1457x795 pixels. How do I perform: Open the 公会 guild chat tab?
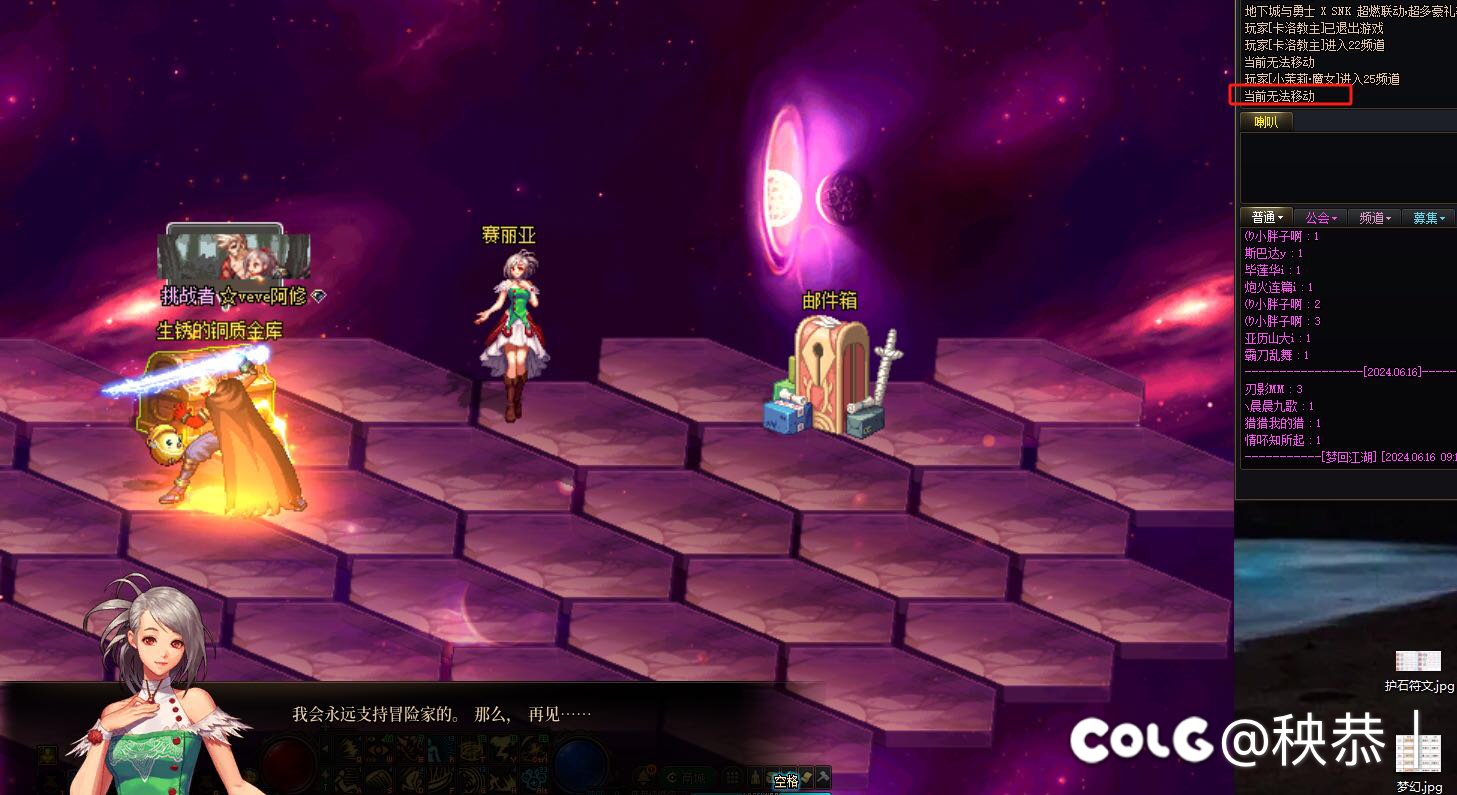point(1320,217)
